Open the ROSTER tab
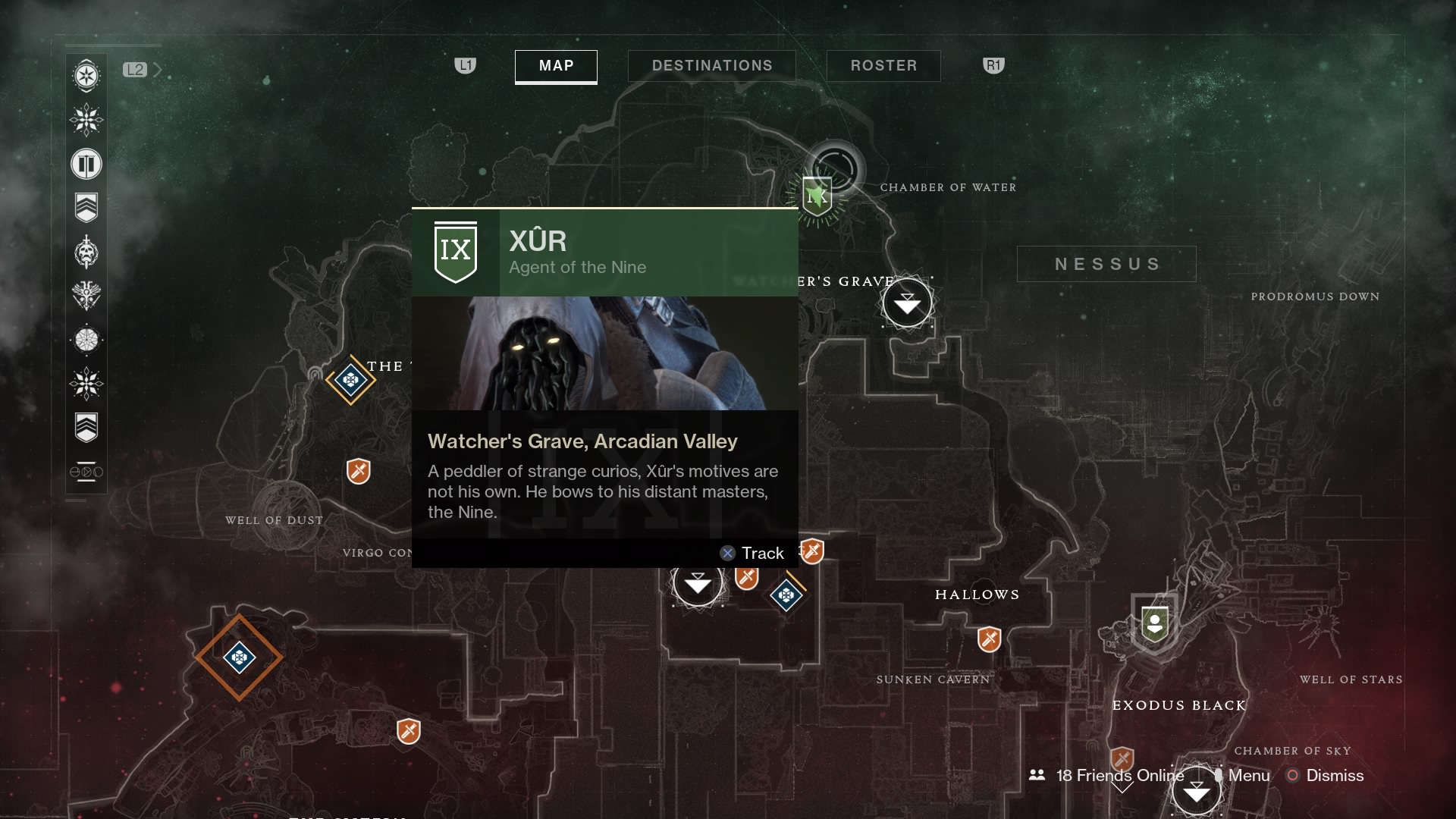 [883, 65]
